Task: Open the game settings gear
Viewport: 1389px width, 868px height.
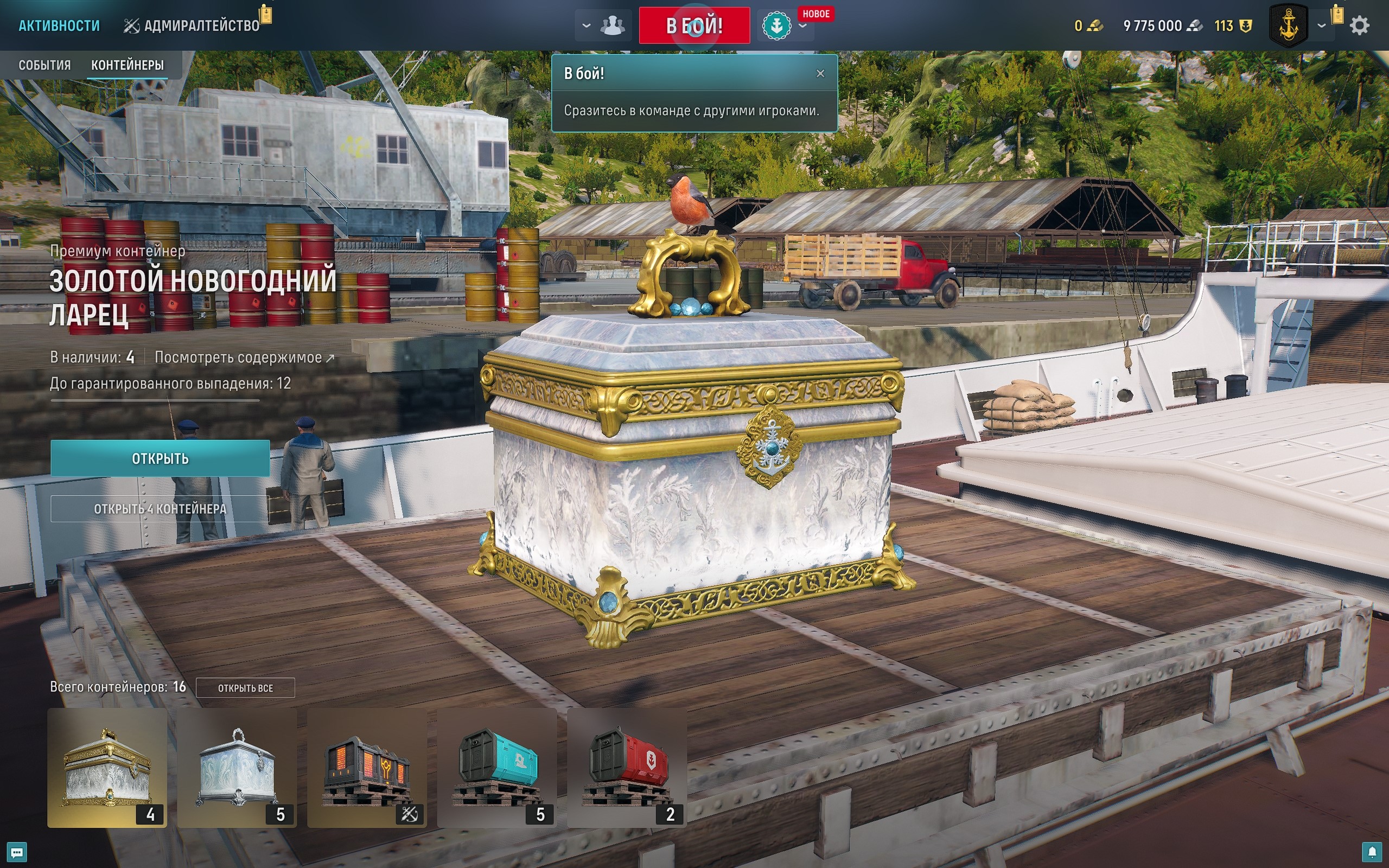Action: [1359, 26]
